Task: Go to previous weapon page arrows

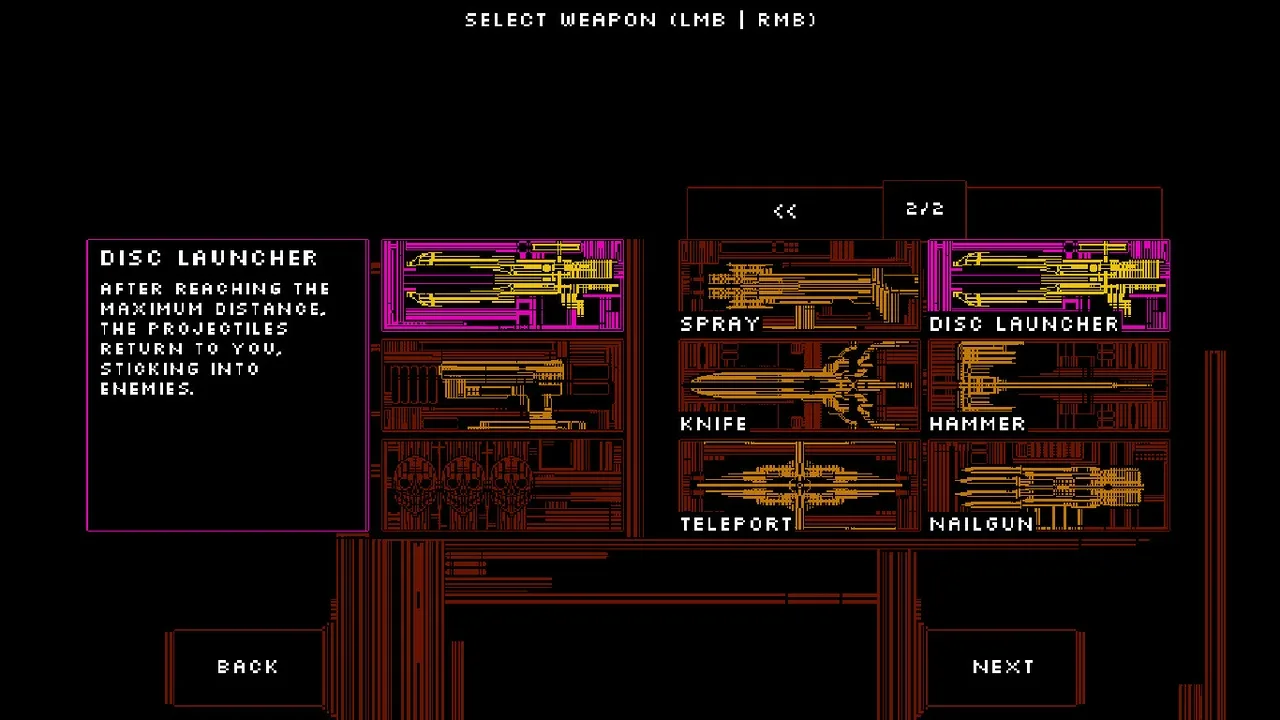Action: 785,211
